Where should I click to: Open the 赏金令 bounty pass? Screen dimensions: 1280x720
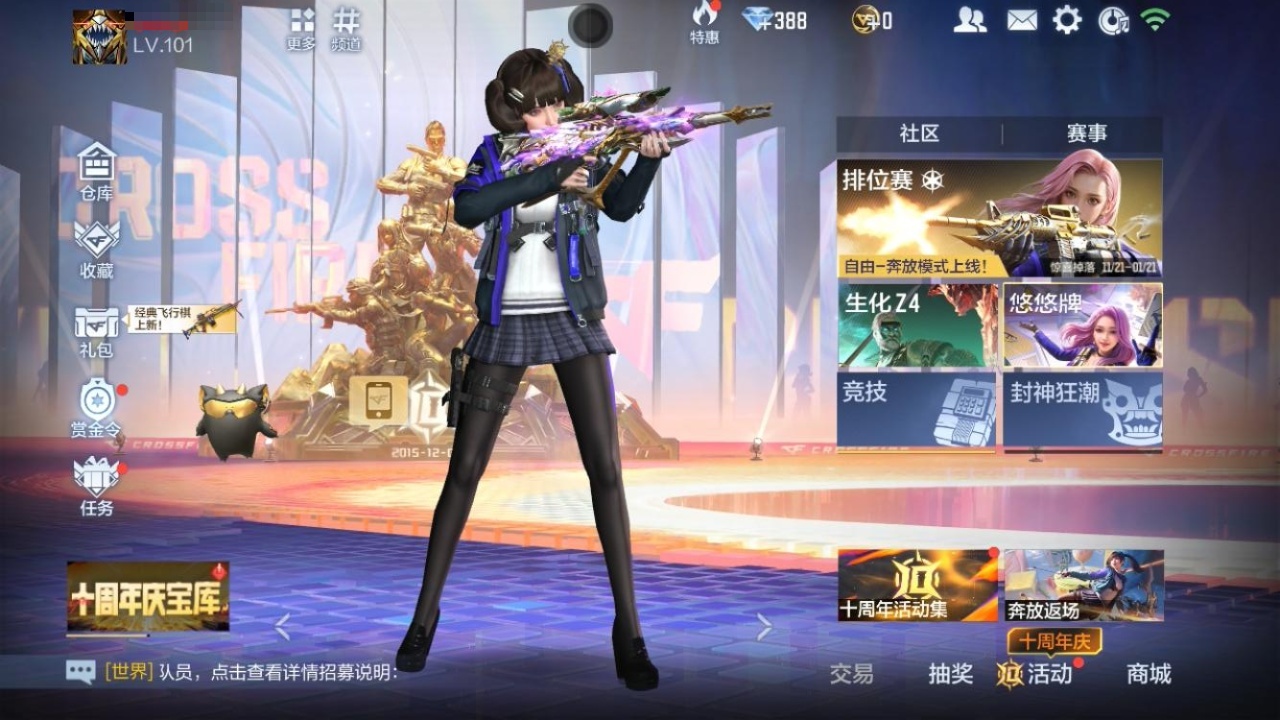[97, 410]
